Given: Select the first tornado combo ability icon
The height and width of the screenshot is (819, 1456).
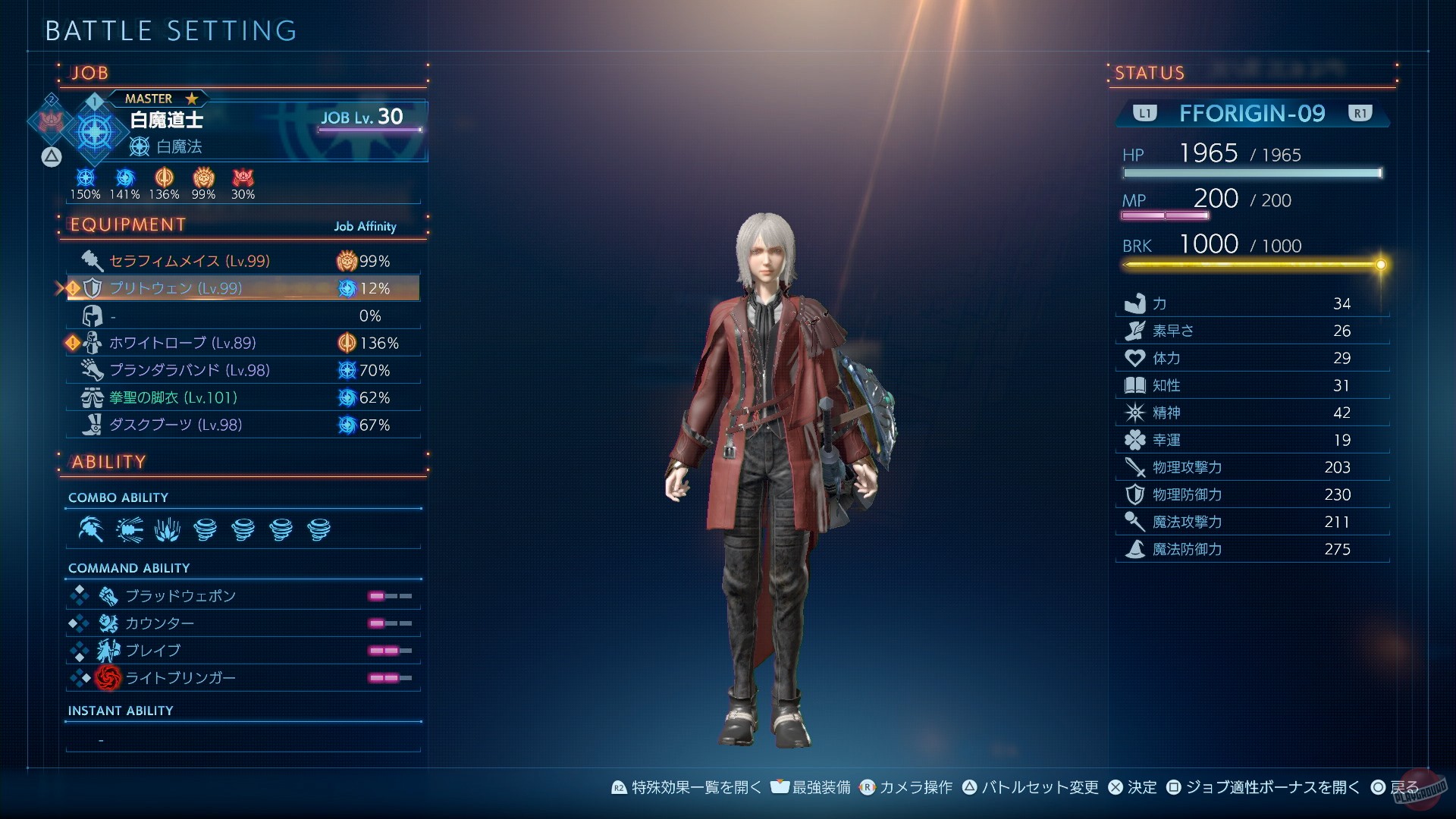Looking at the screenshot, I should click(205, 529).
